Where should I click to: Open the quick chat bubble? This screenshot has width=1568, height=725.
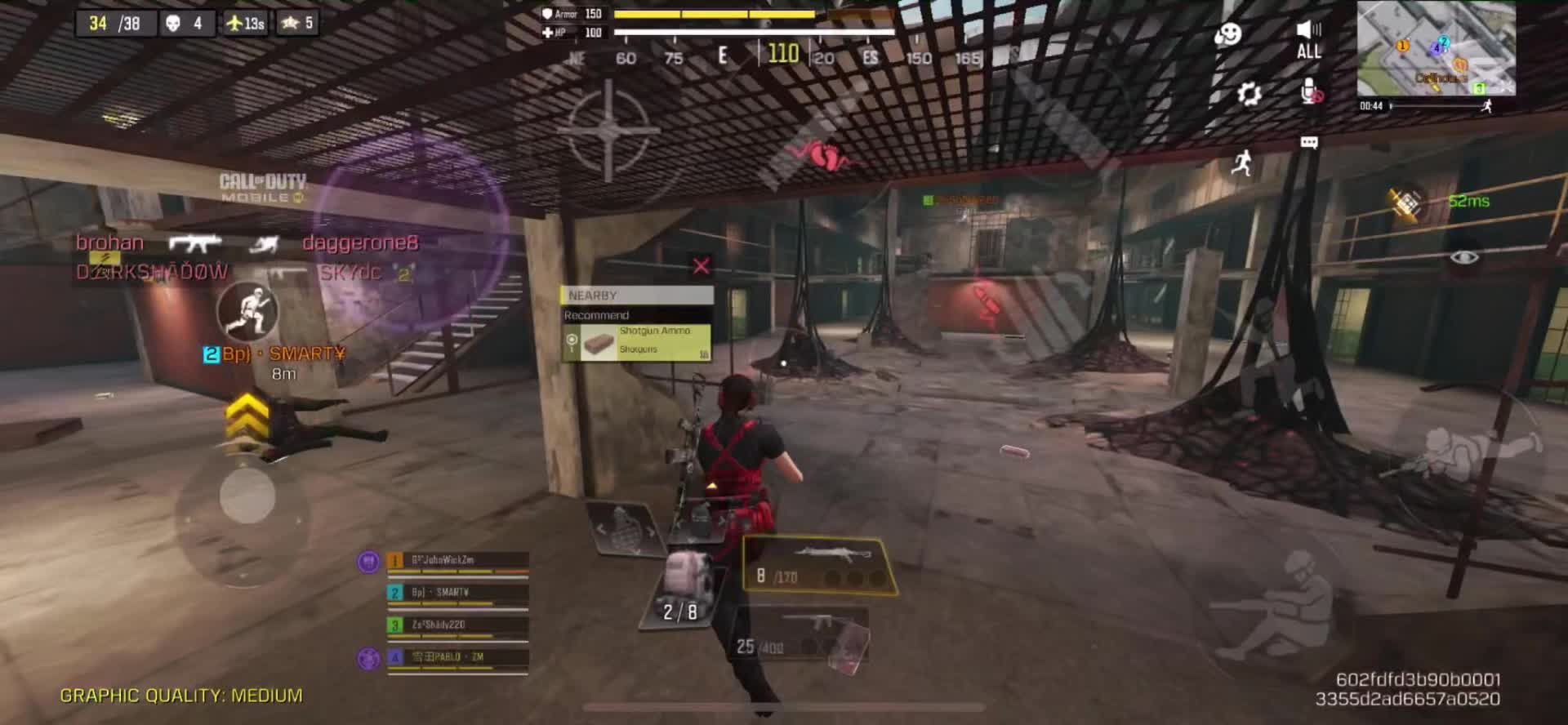1309,143
